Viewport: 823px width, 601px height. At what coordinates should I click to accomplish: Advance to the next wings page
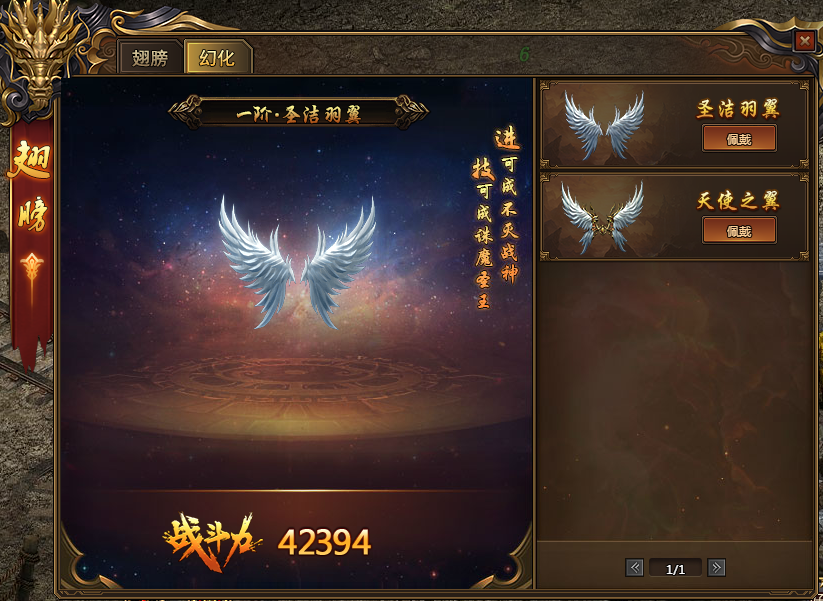716,568
